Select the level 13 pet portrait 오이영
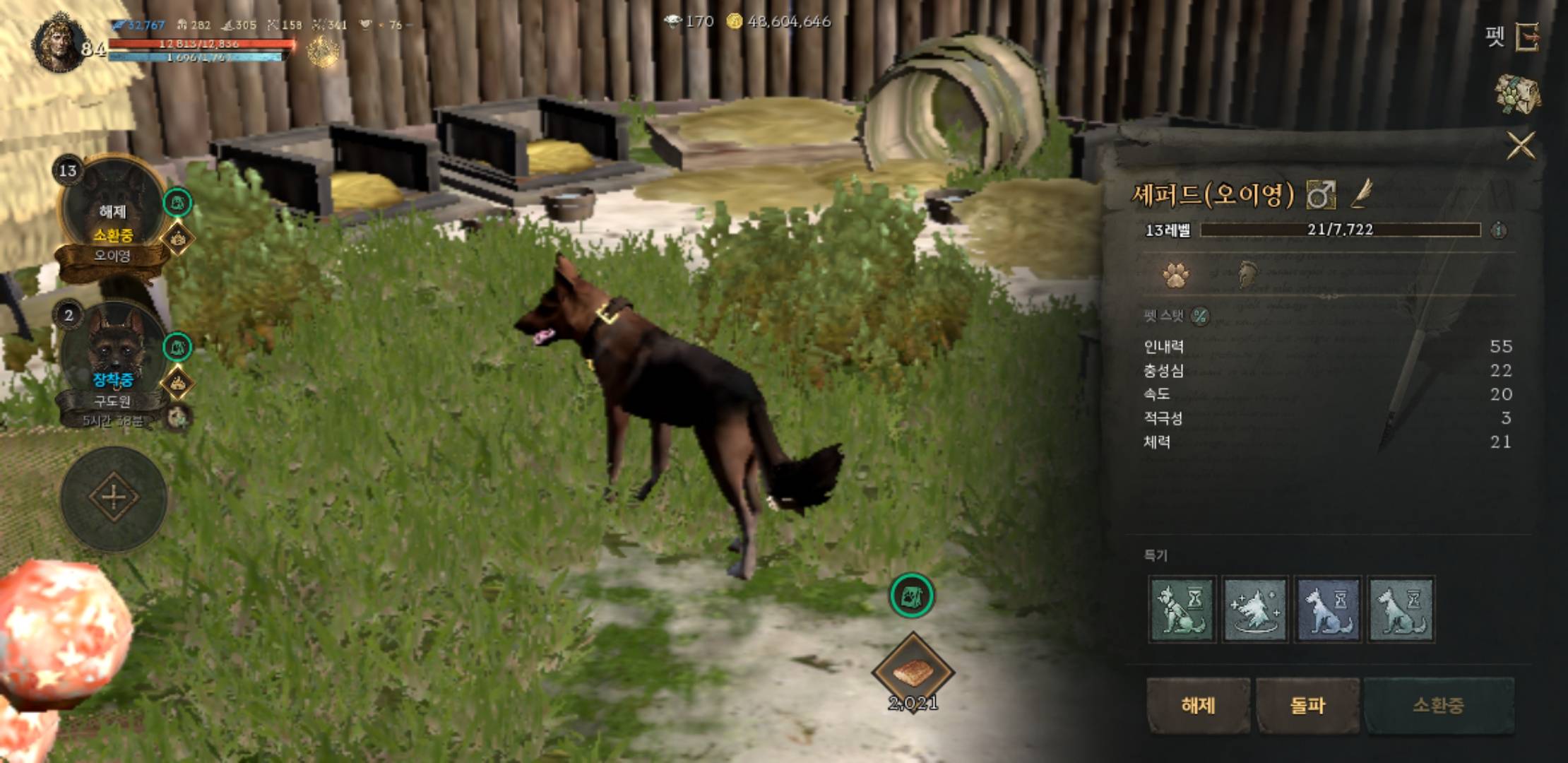The width and height of the screenshot is (1568, 763). 113,212
